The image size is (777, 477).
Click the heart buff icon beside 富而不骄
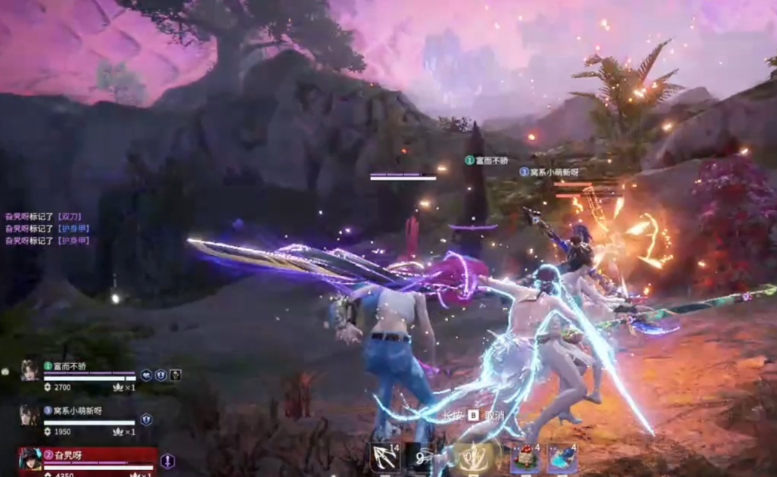coord(146,375)
